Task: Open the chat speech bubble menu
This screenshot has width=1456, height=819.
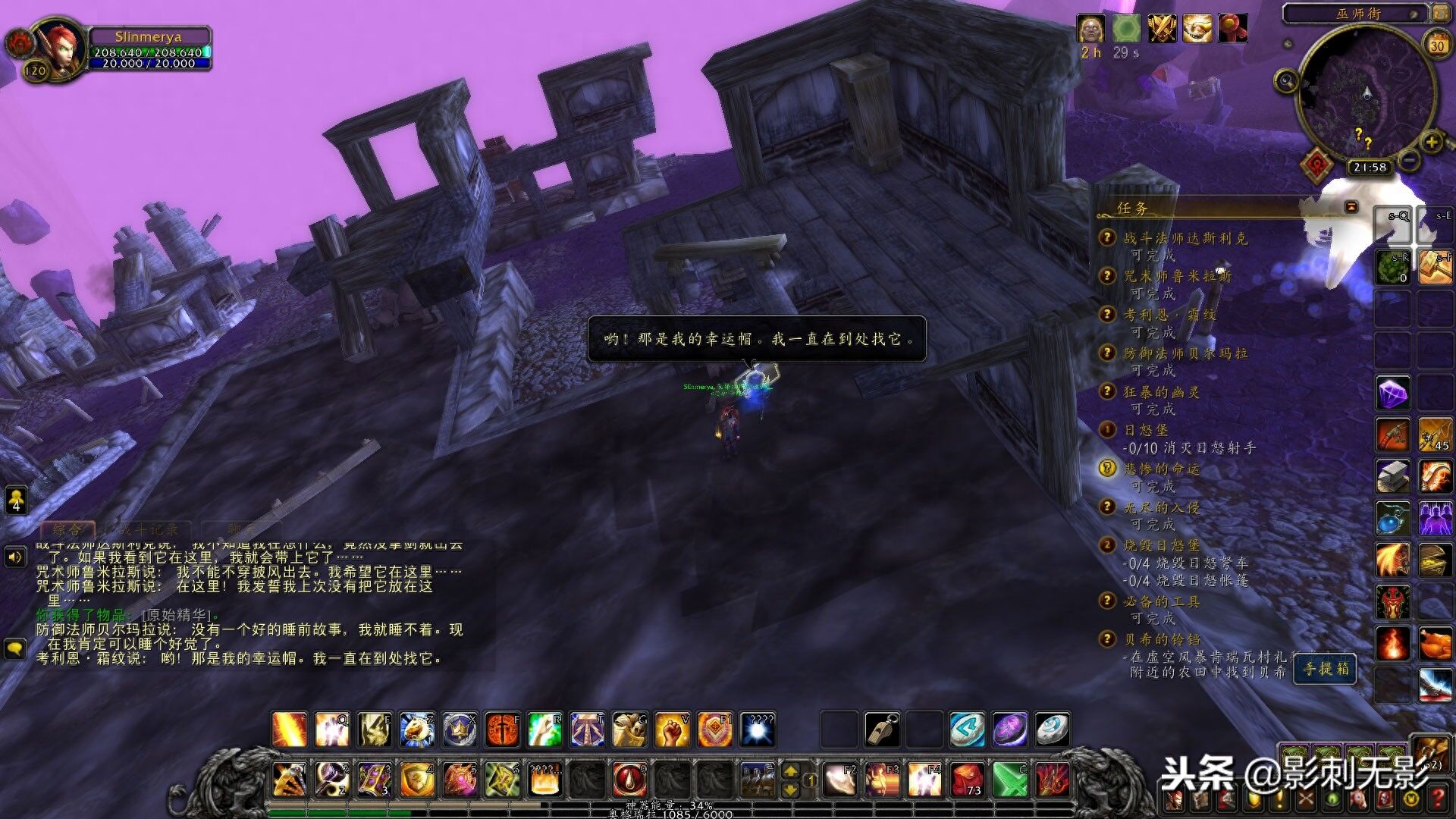Action: point(15,648)
